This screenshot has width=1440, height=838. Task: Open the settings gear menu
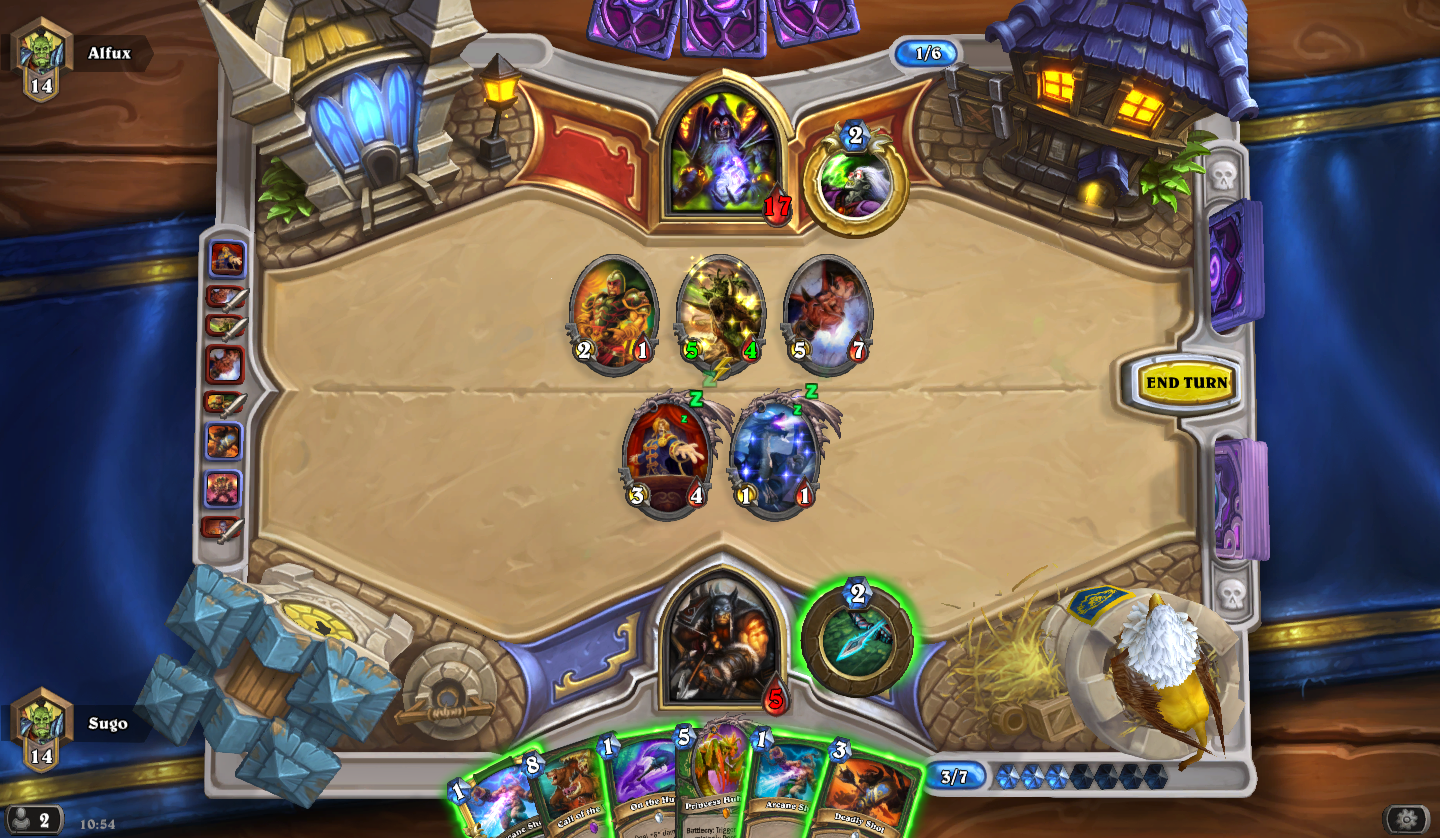[x=1406, y=819]
